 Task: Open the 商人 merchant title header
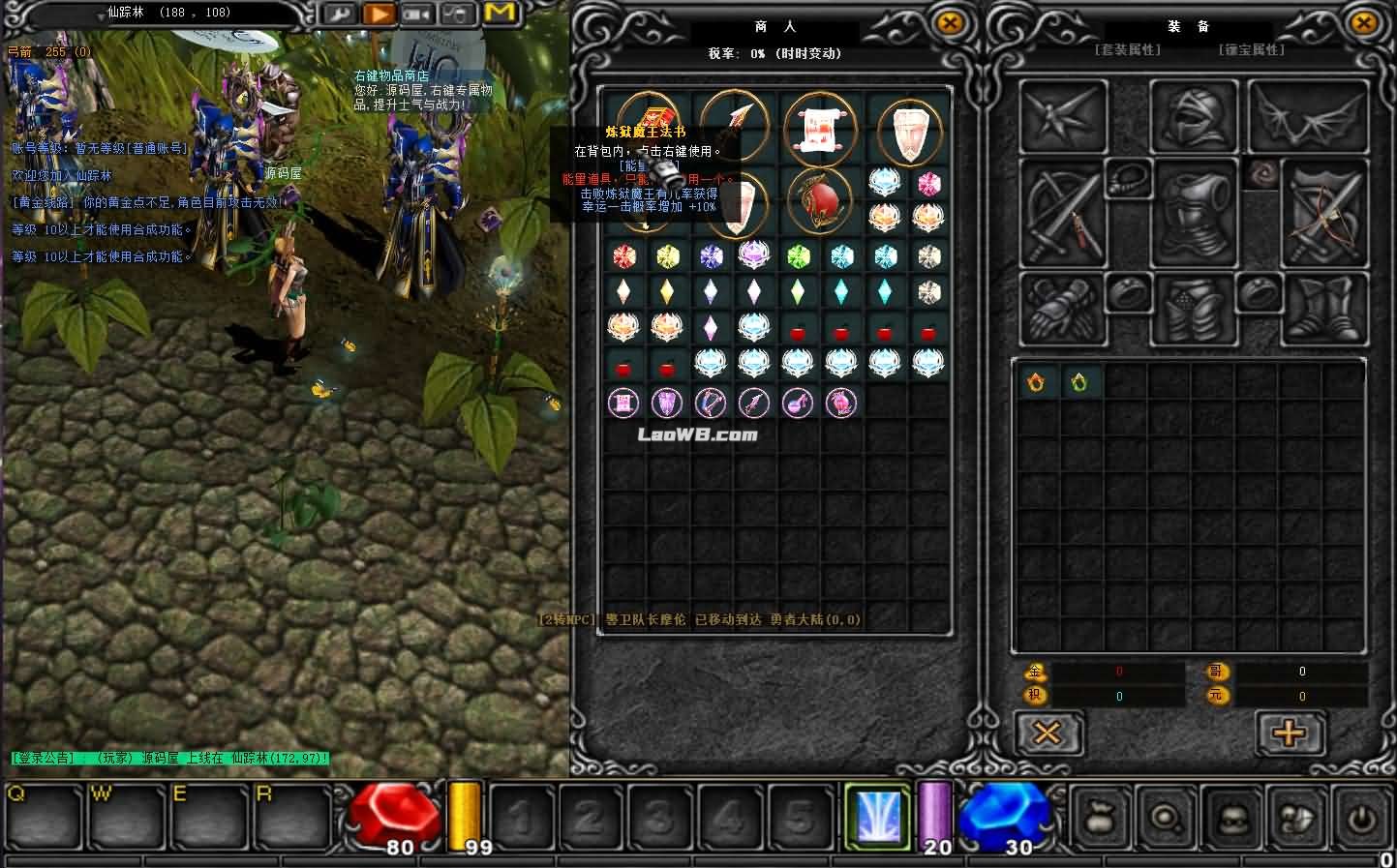tap(774, 26)
